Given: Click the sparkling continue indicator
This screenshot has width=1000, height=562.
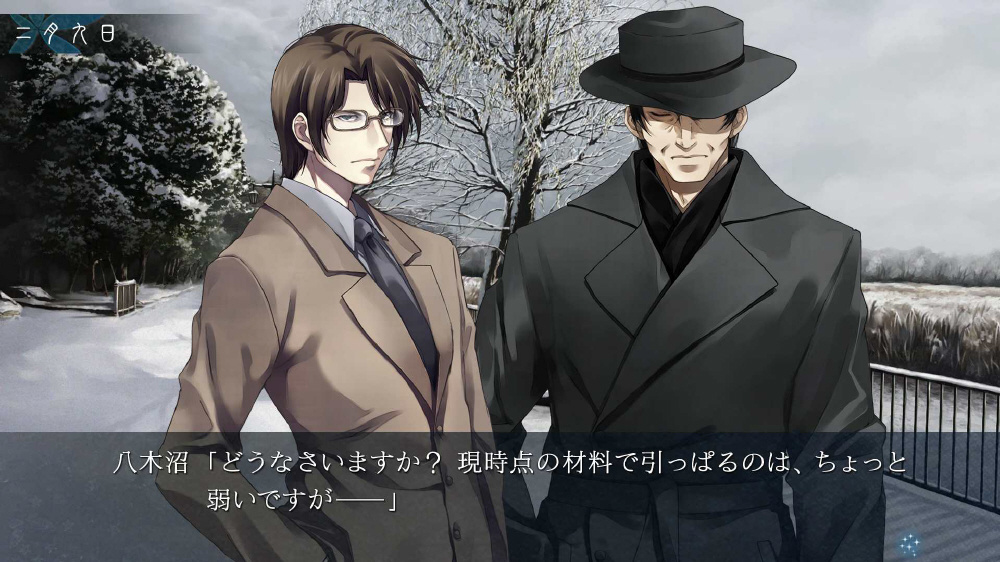Looking at the screenshot, I should tap(909, 544).
